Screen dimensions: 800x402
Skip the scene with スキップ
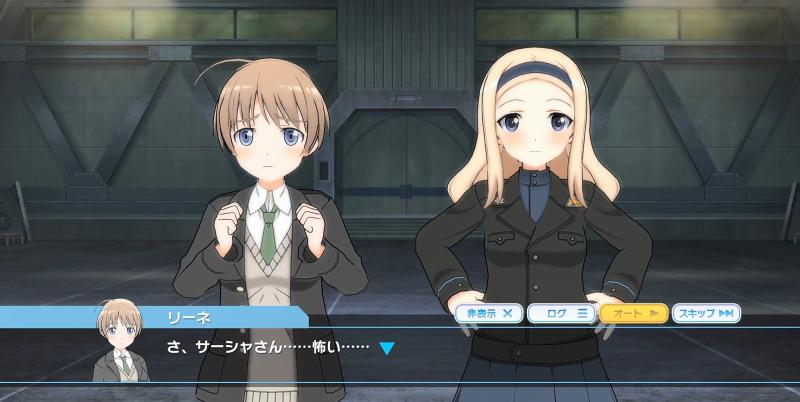pos(707,313)
